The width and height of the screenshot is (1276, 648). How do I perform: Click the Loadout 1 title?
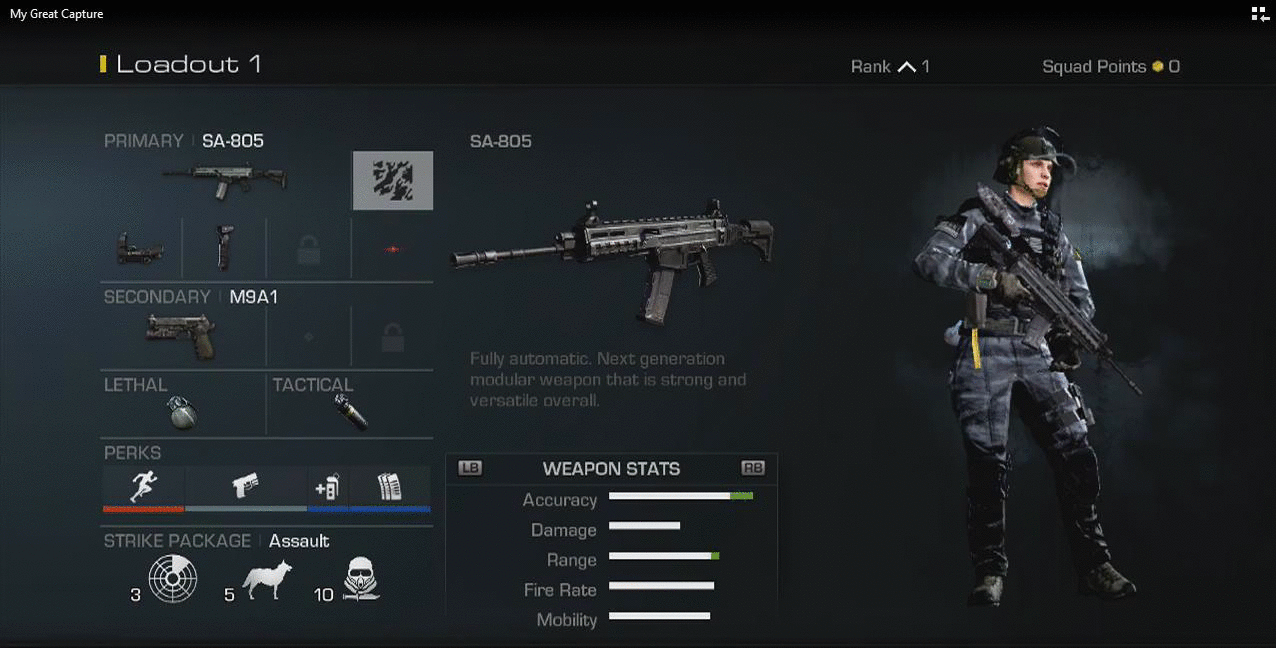tap(188, 65)
